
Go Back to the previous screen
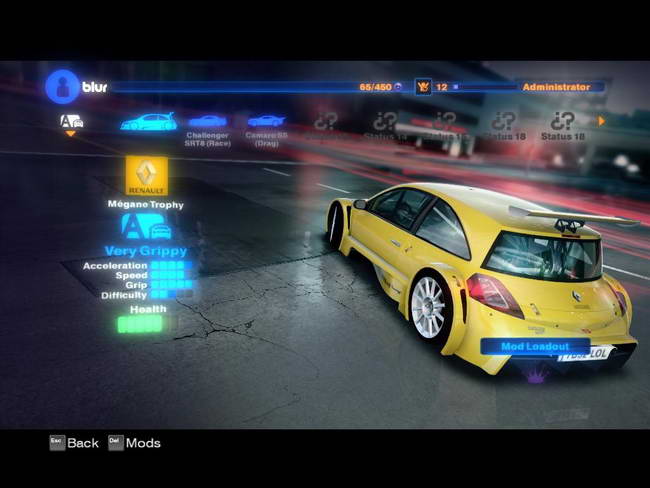(74, 443)
